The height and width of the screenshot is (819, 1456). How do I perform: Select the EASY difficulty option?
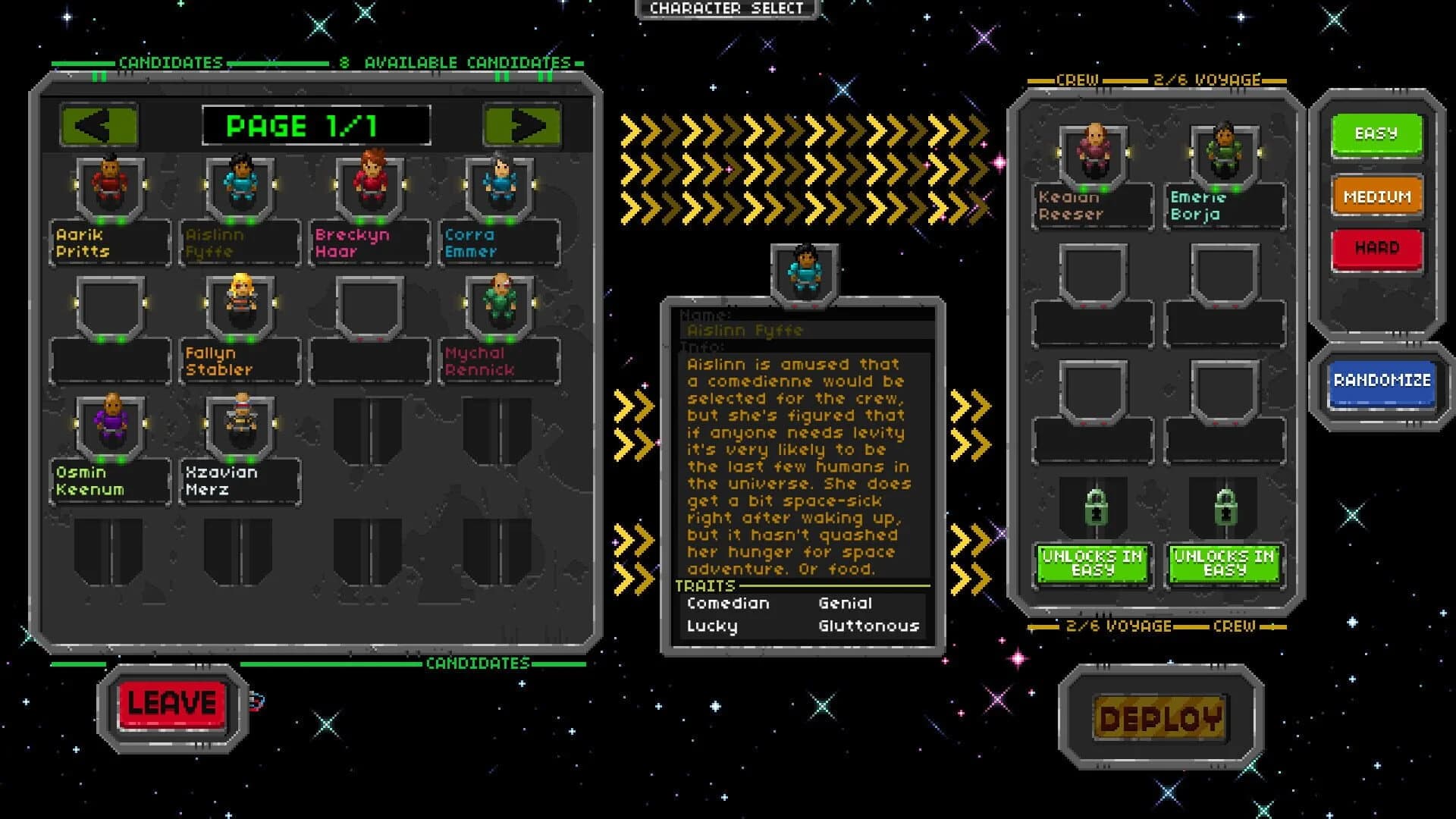[1376, 134]
